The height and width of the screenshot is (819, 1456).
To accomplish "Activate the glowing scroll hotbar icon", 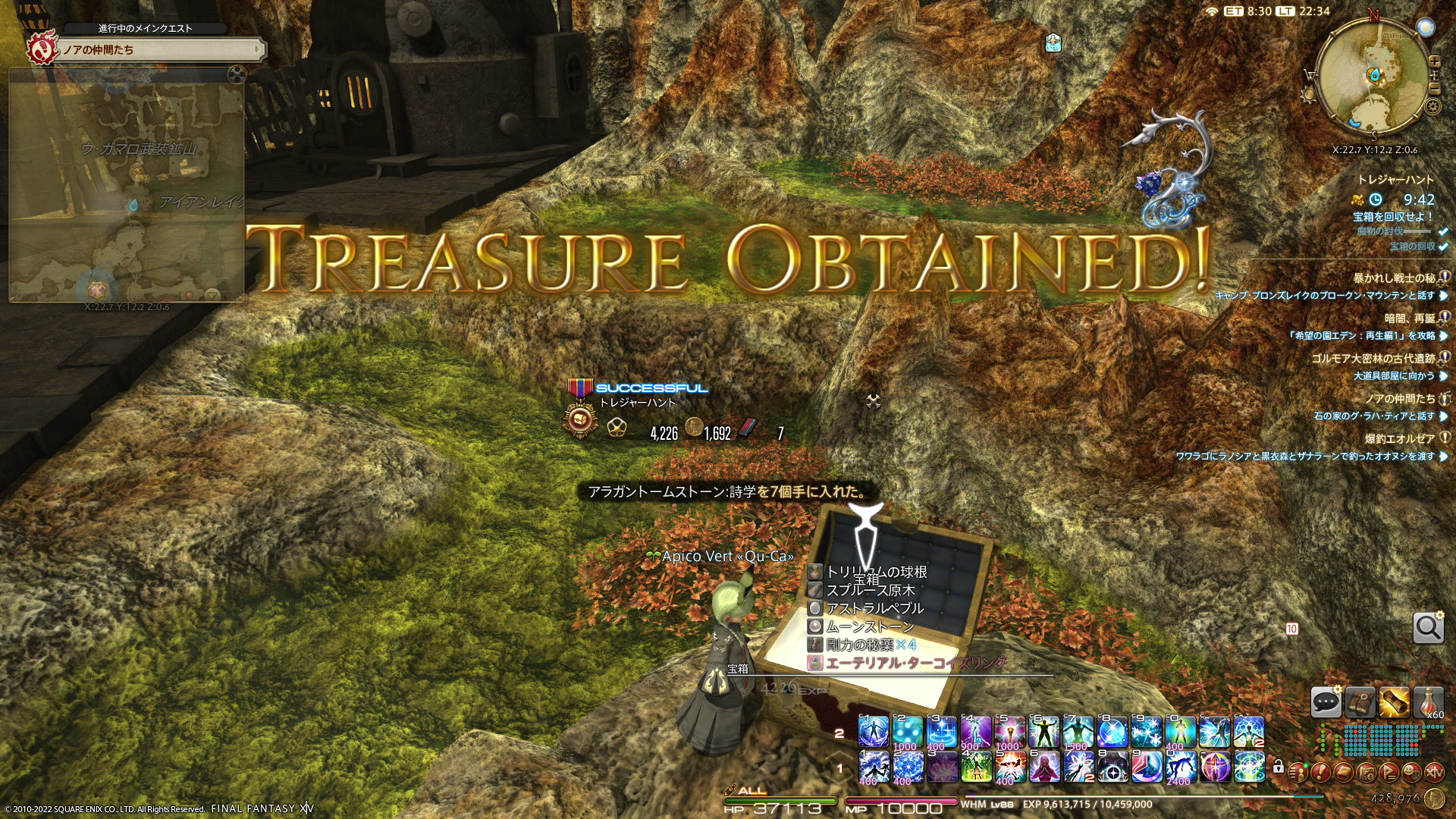I will tap(1394, 702).
